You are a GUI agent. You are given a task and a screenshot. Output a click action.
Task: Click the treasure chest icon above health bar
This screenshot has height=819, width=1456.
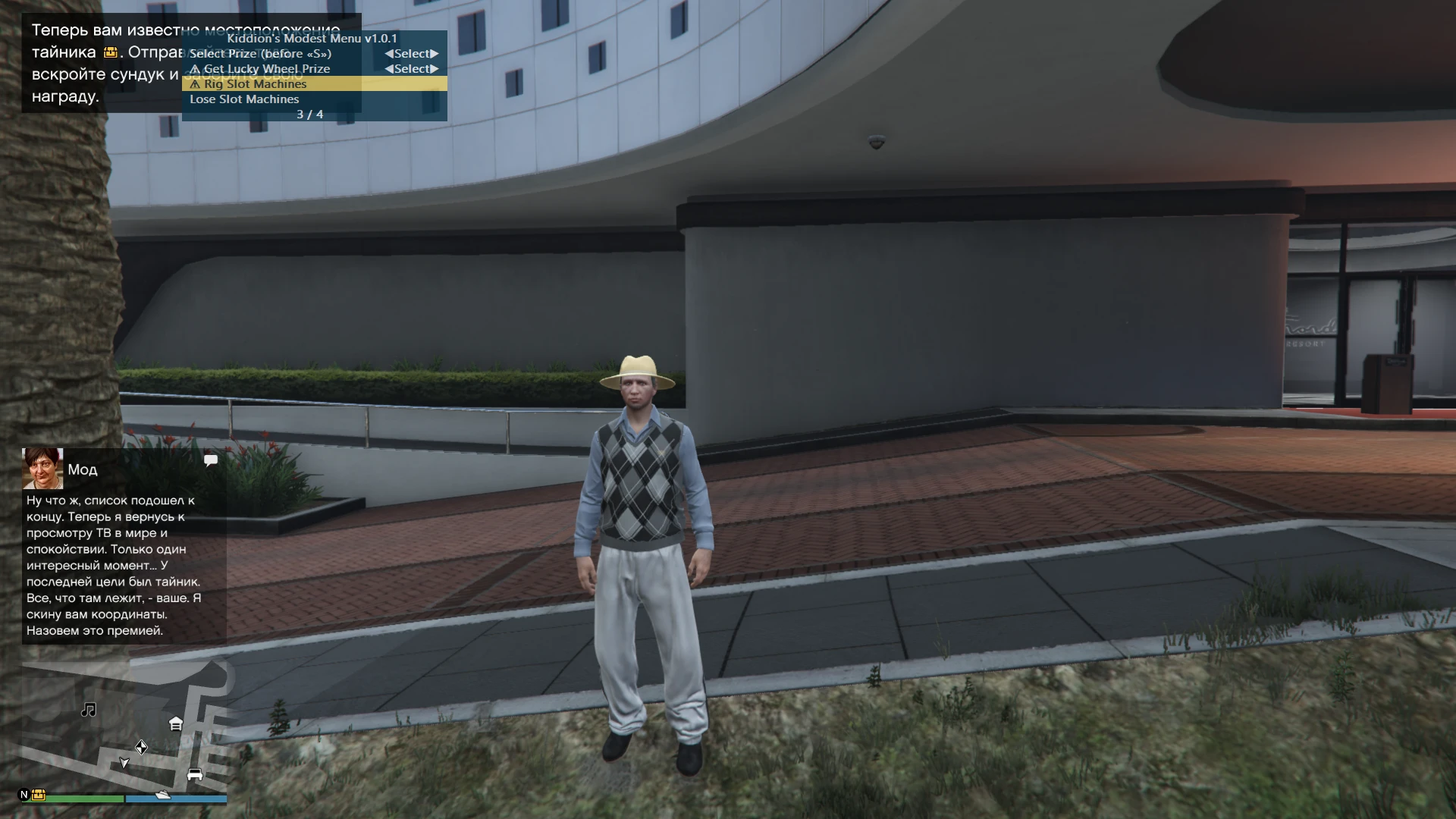[39, 795]
